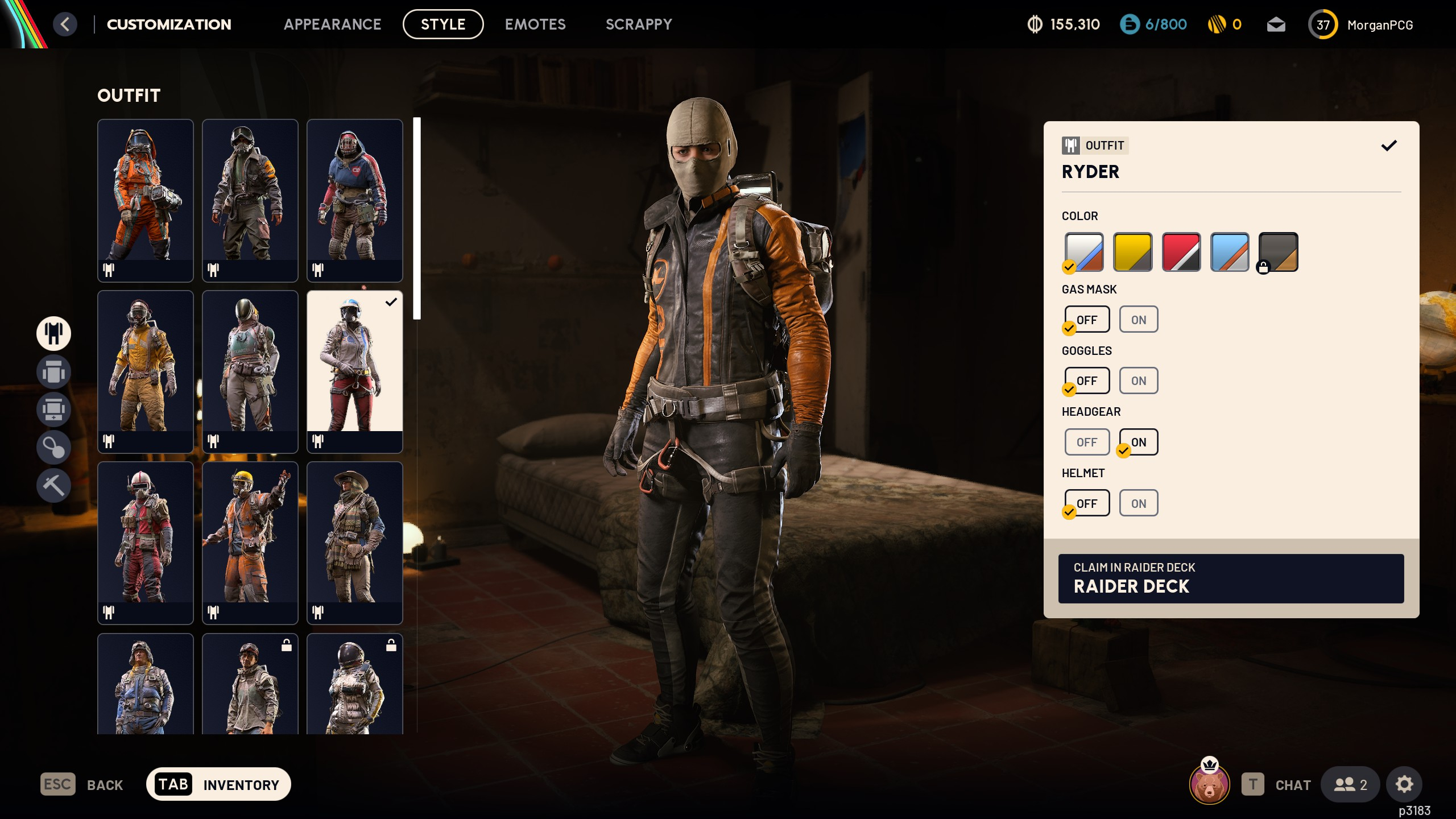Turn Goggles on
The height and width of the screenshot is (819, 1456).
pos(1138,380)
